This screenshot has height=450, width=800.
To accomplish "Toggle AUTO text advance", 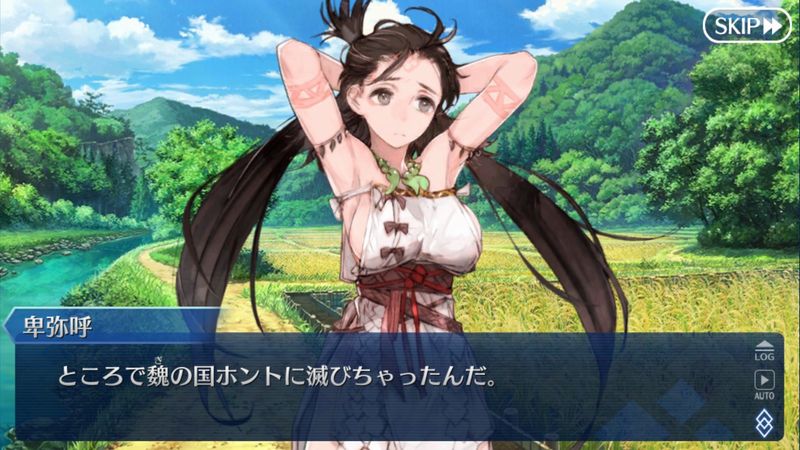I will coord(764,384).
